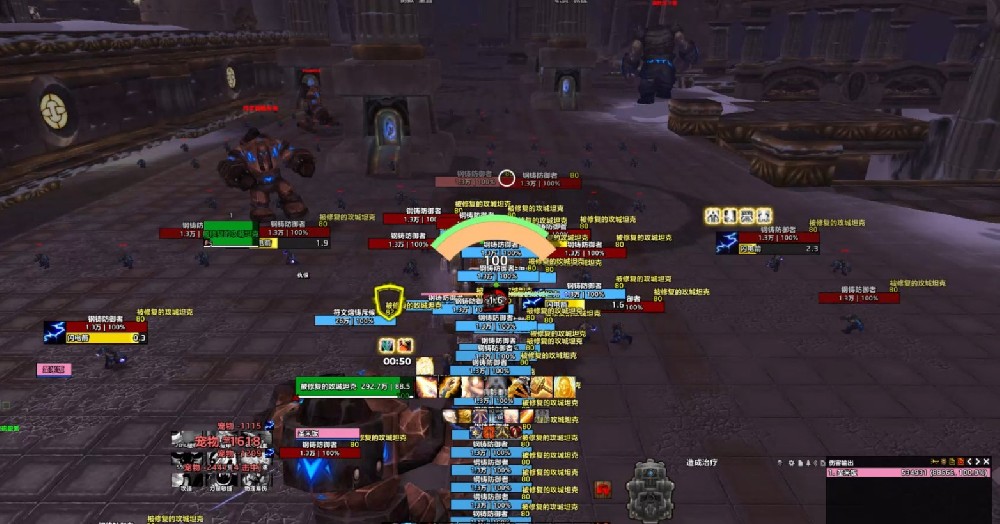This screenshot has width=1000, height=524.
Task: Go to previous damage meter mode arrow
Action: [x=970, y=461]
